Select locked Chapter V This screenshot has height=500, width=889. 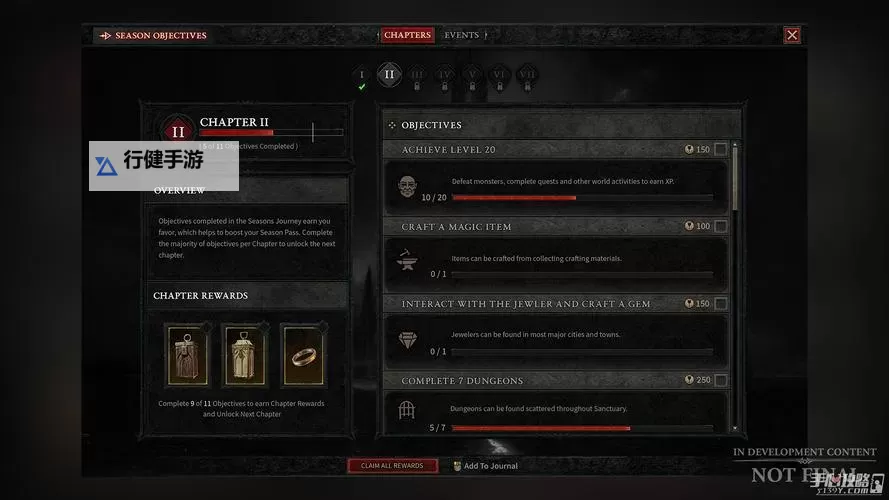click(x=472, y=75)
